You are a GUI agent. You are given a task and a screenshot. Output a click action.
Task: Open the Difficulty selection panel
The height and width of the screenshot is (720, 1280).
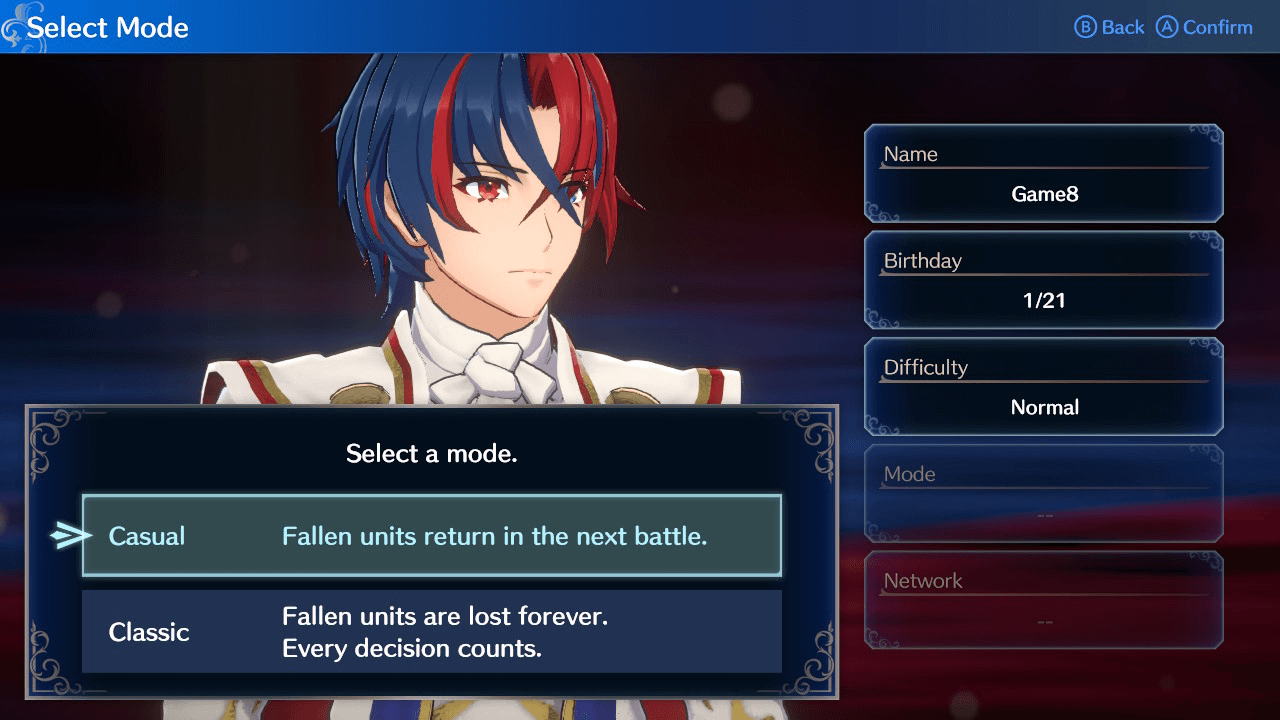(x=1044, y=387)
